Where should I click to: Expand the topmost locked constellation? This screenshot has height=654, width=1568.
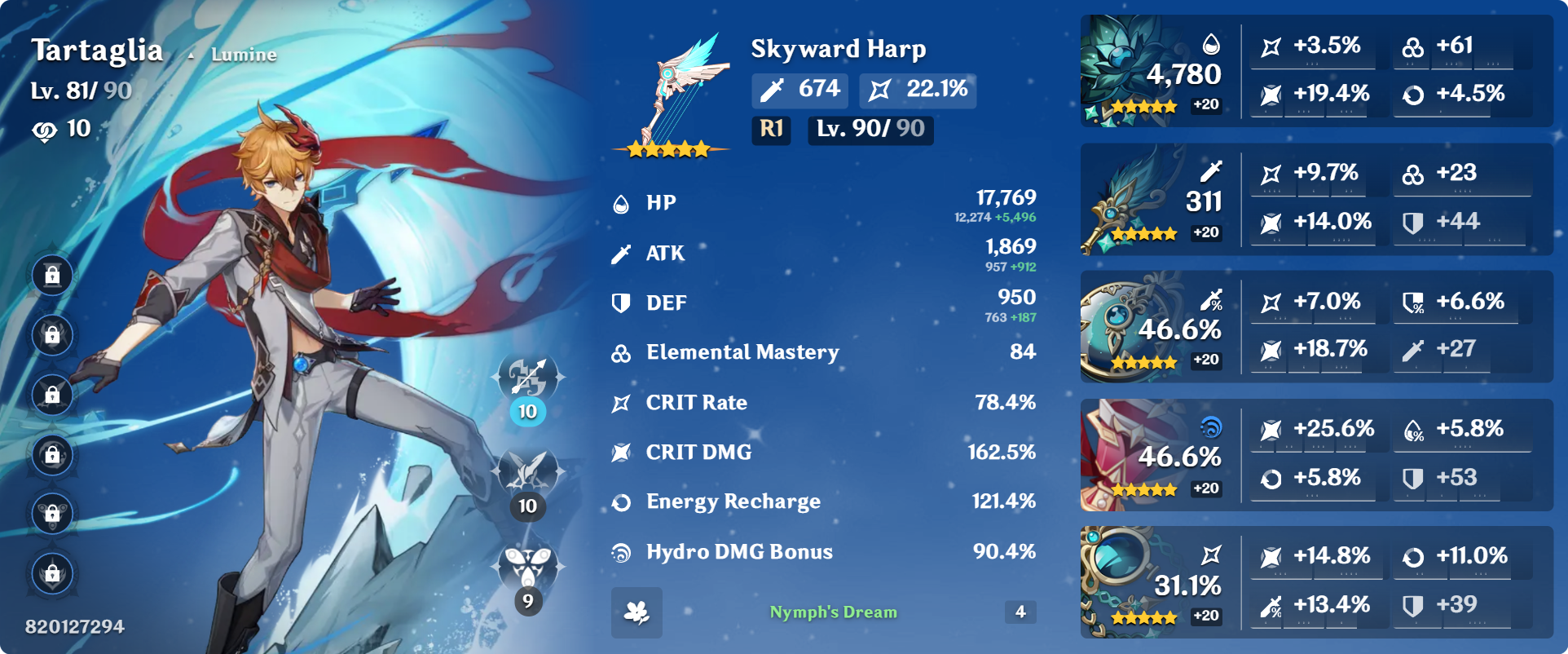pos(52,275)
